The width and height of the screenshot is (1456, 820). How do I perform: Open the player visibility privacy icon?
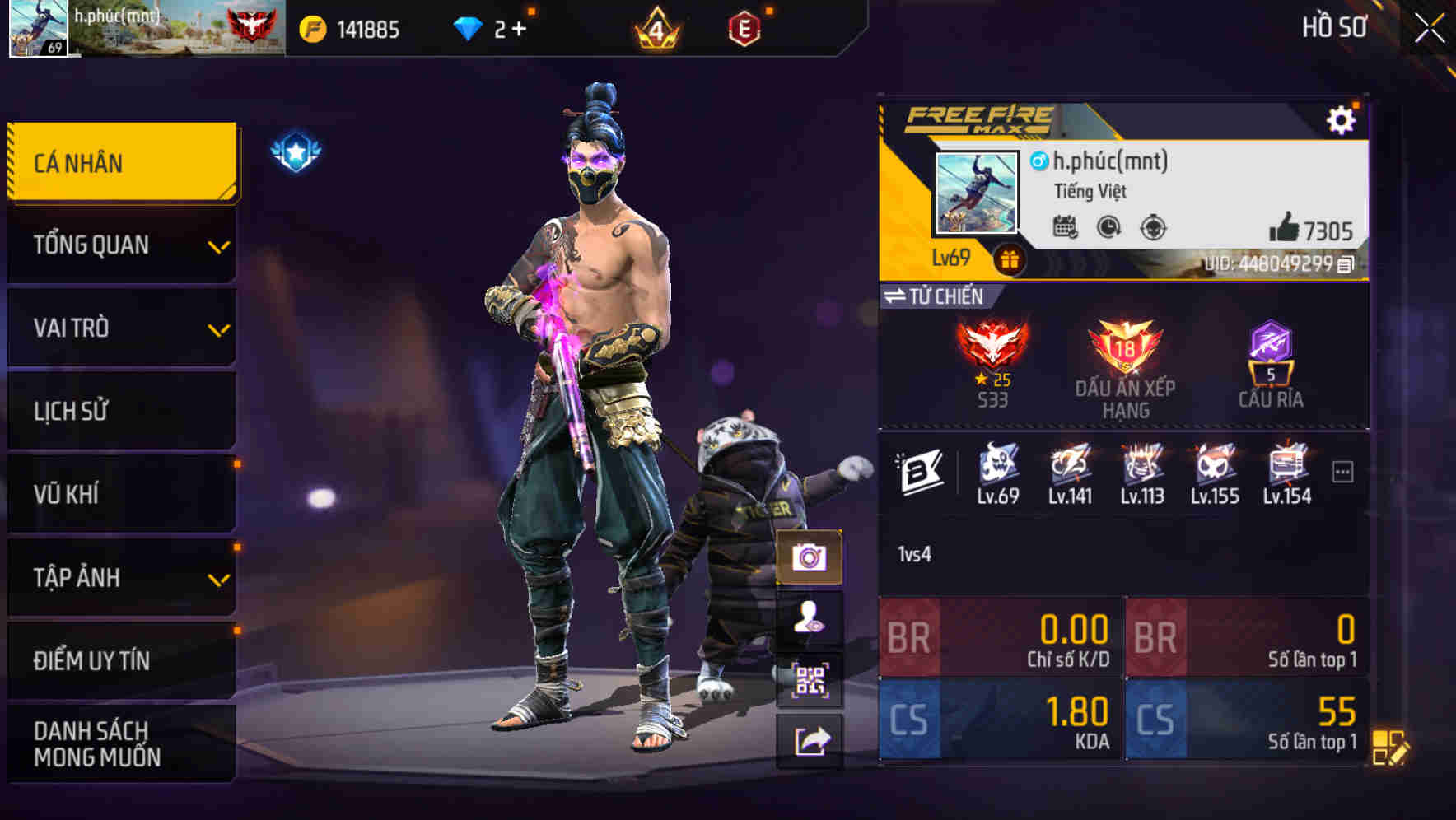click(x=812, y=619)
